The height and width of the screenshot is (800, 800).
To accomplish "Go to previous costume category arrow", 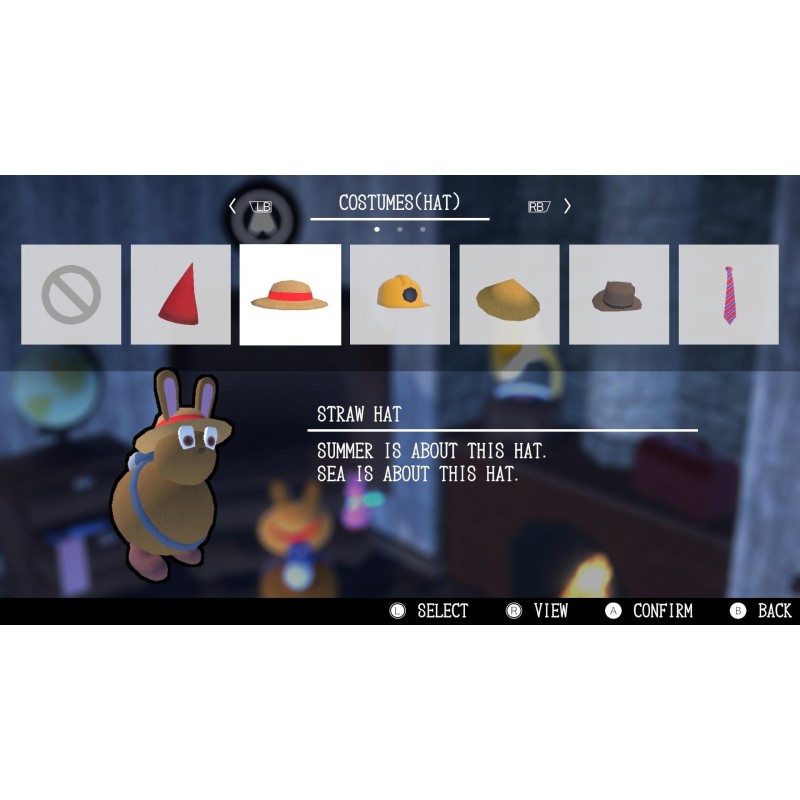I will (233, 206).
